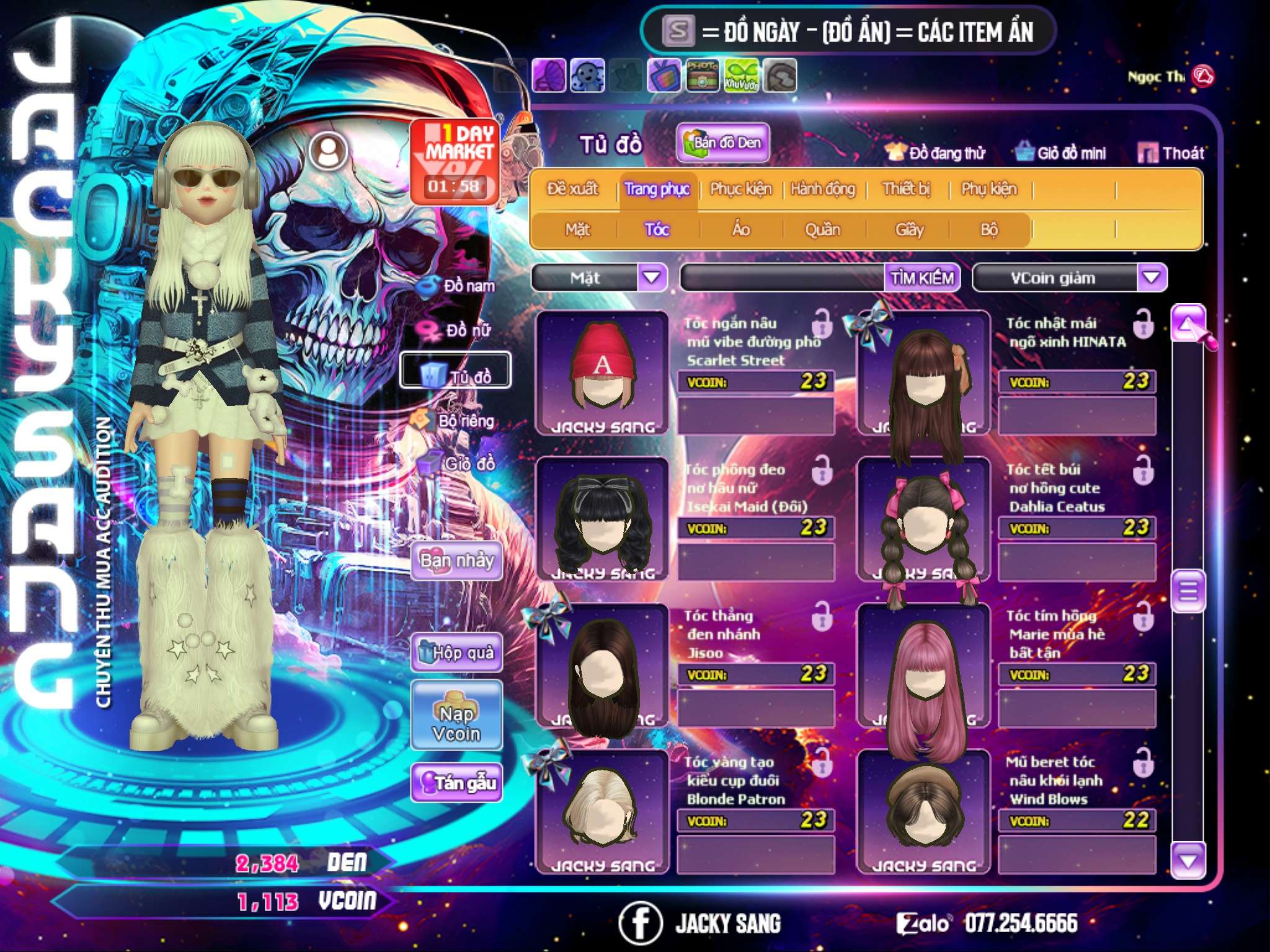Open the Bán đồ Den button
Screen dimensions: 1270x952
click(x=722, y=143)
